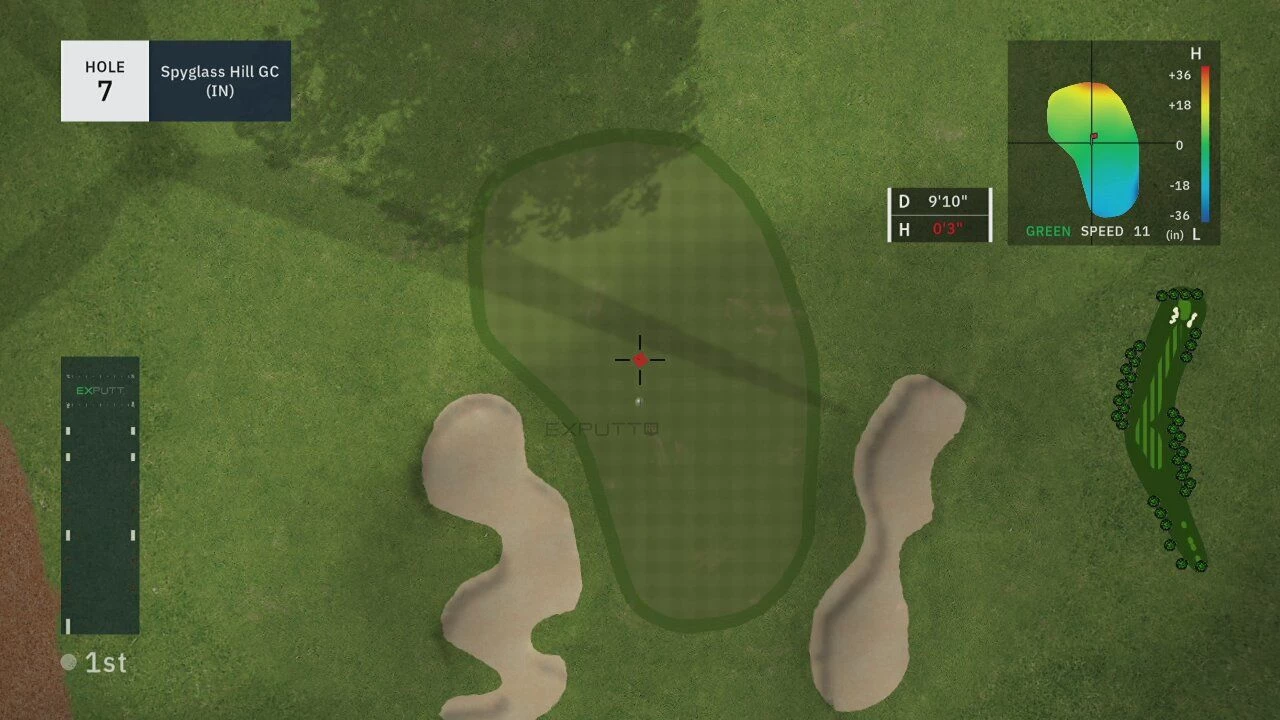Screen dimensions: 1280x720
Task: Click the HOLE 7 indicator box
Action: coord(104,81)
